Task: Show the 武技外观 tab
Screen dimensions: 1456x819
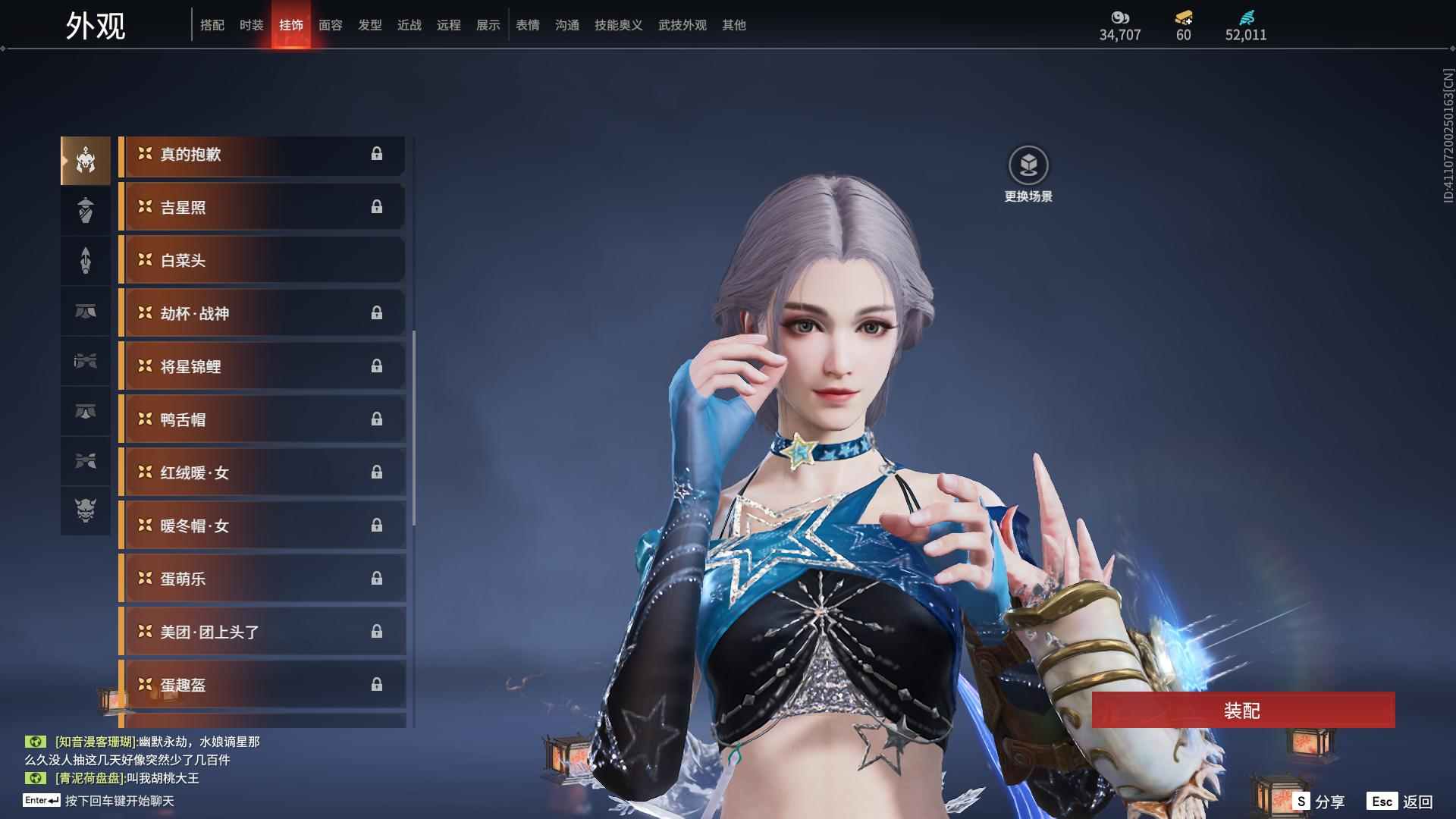Action: tap(682, 25)
